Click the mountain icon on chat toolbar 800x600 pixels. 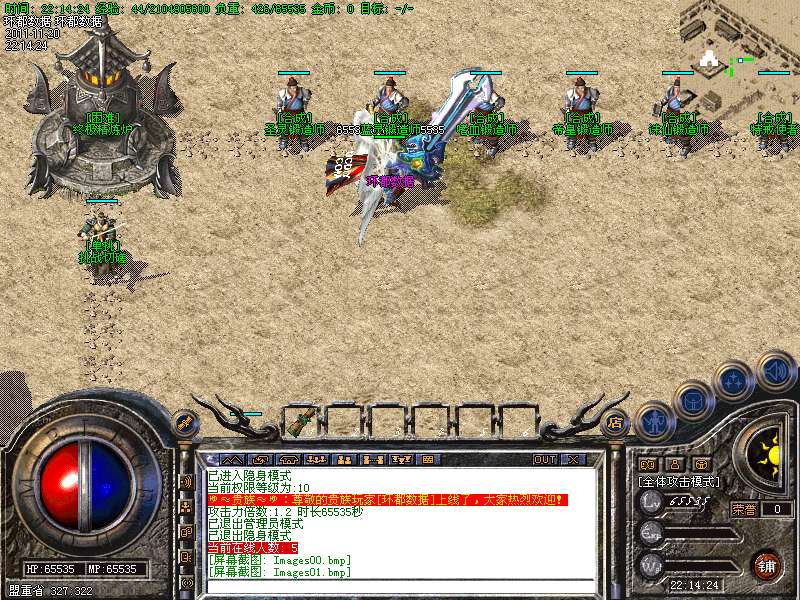[224, 459]
